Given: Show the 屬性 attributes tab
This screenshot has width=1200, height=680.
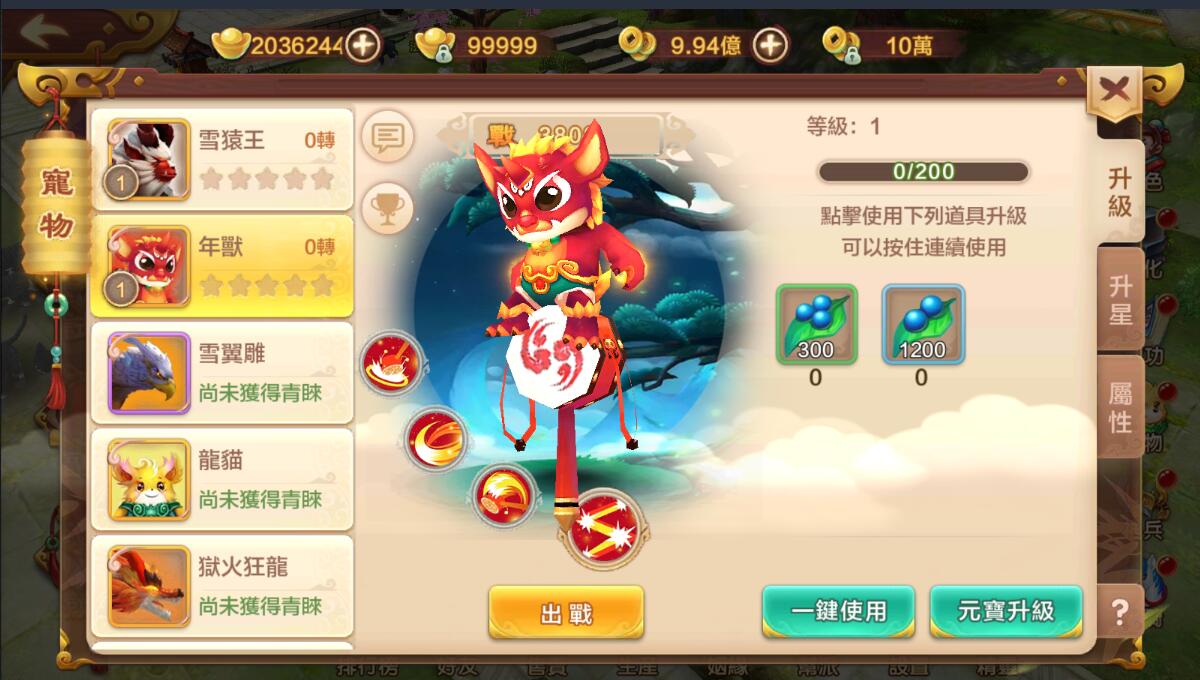Looking at the screenshot, I should tap(1120, 407).
